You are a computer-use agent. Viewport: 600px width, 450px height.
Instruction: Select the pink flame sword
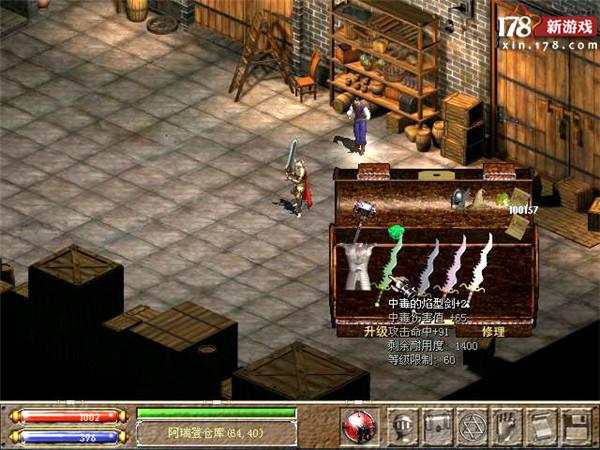click(455, 265)
